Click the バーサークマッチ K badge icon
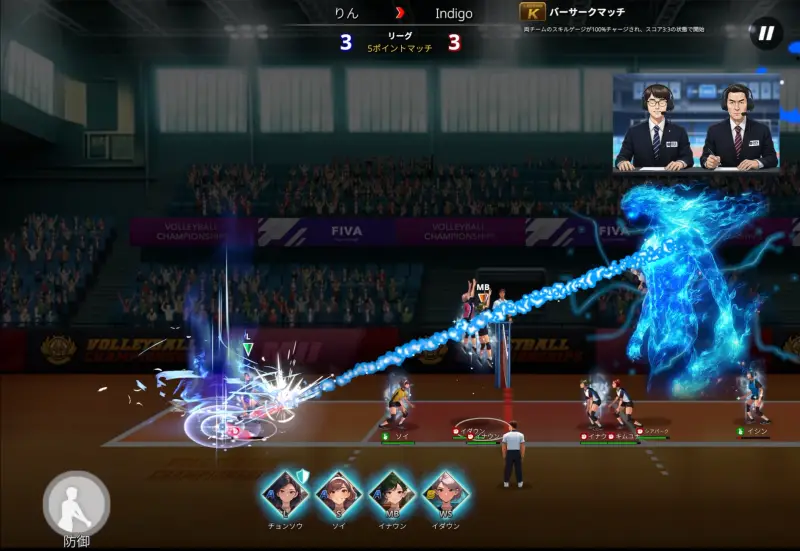The image size is (800, 551). point(532,13)
